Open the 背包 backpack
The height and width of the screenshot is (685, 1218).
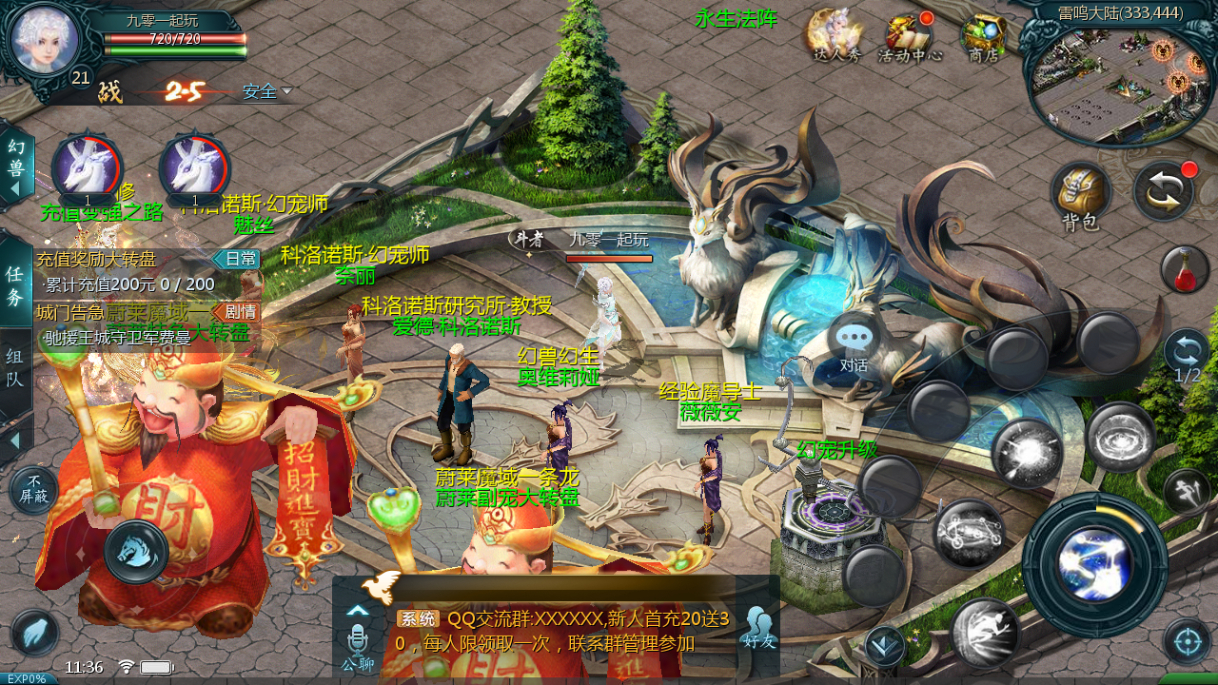pyautogui.click(x=1080, y=193)
